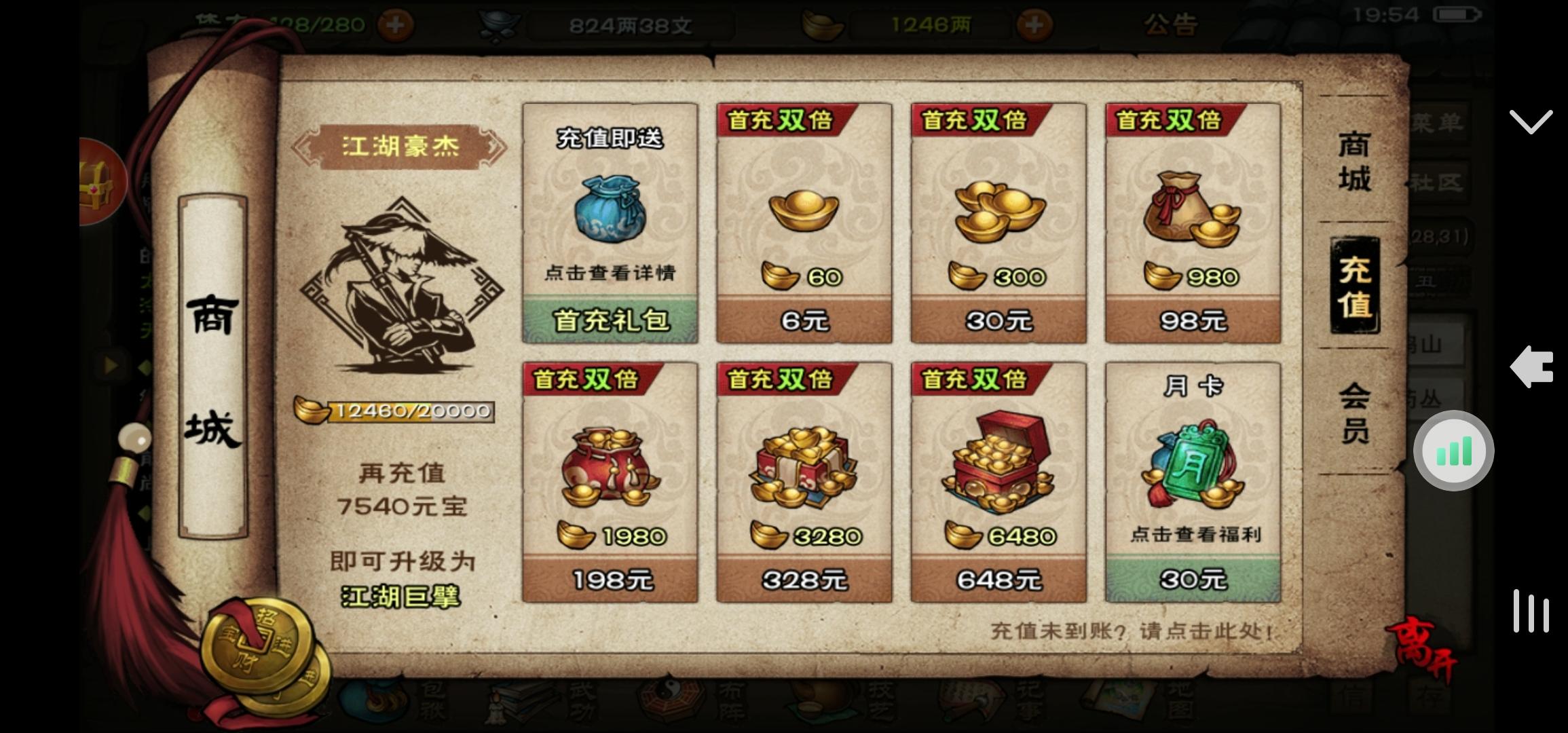Viewport: 1568px width, 733px height.
Task: Toggle the floating green signal-bars ball
Action: (1453, 450)
